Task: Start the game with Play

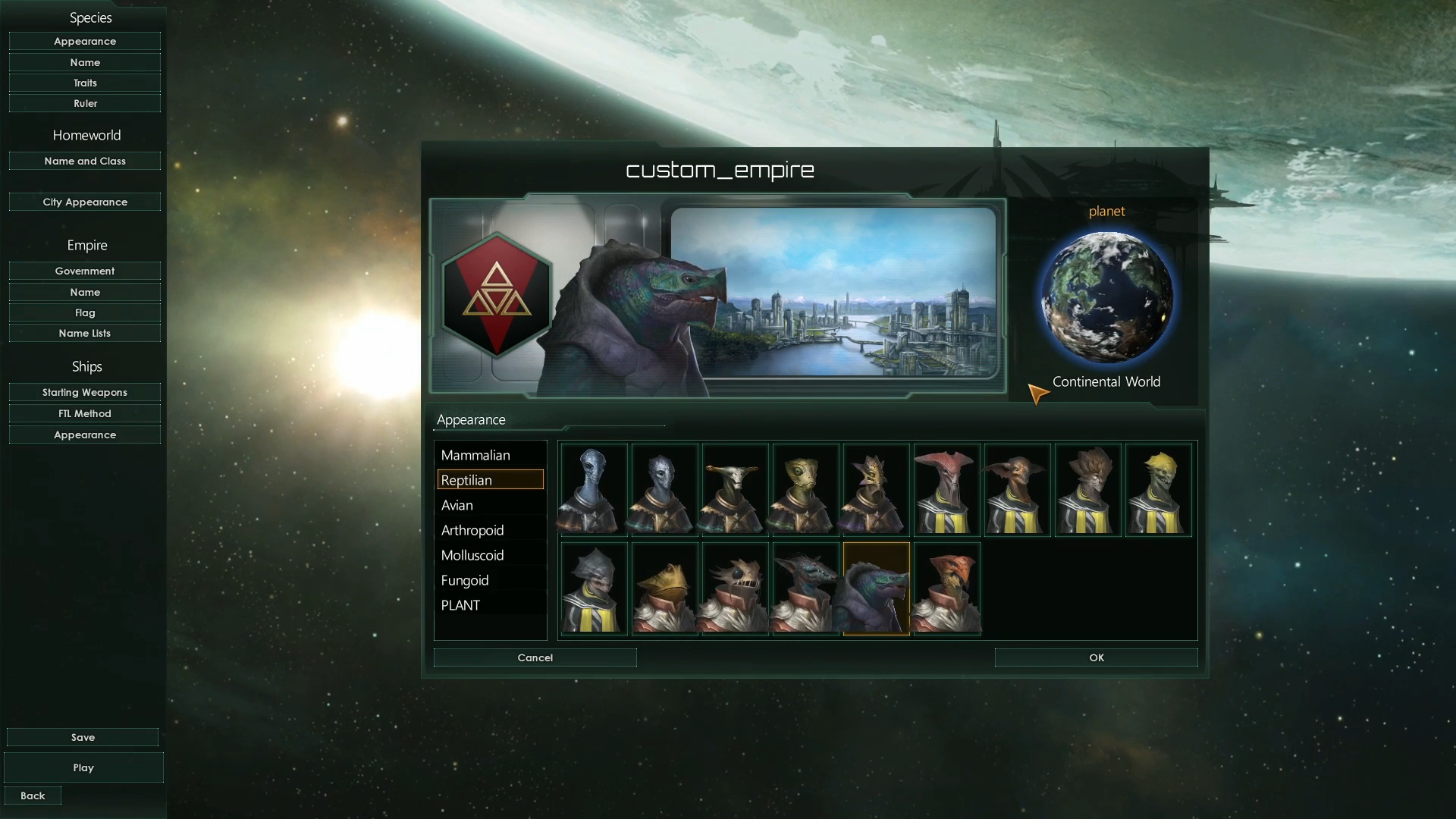Action: point(83,767)
